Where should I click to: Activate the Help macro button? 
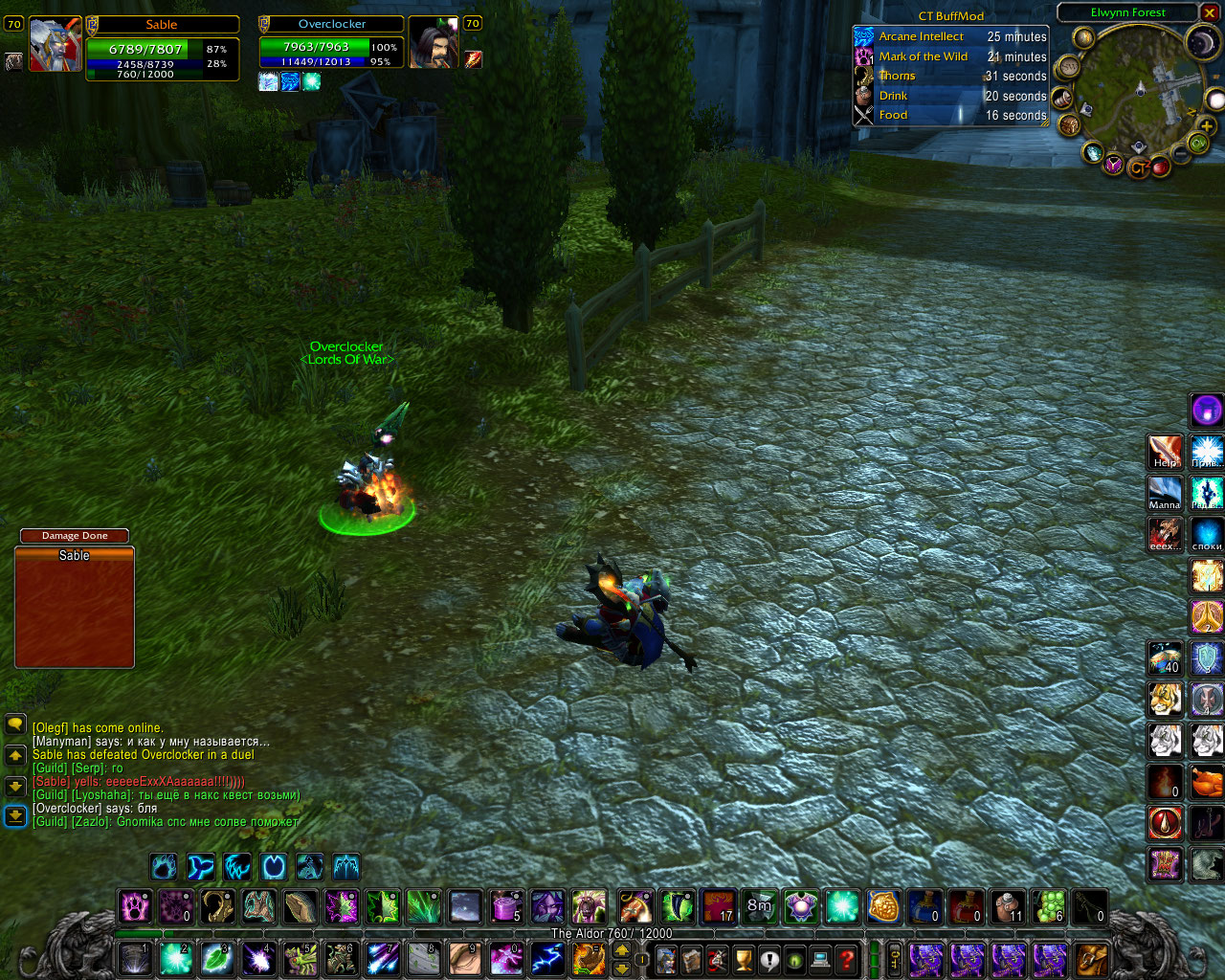coord(1165,452)
